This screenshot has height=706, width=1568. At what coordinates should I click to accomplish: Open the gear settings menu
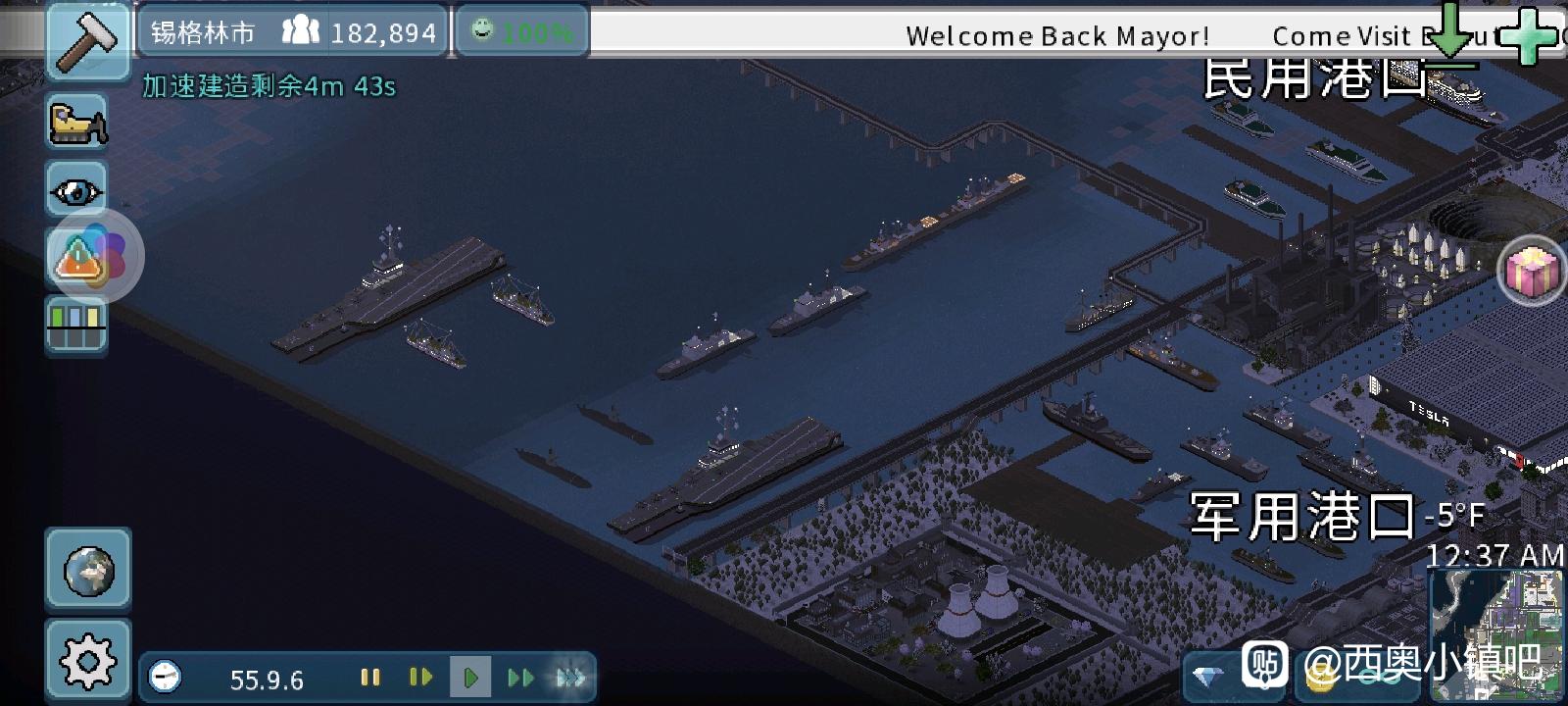click(x=88, y=661)
